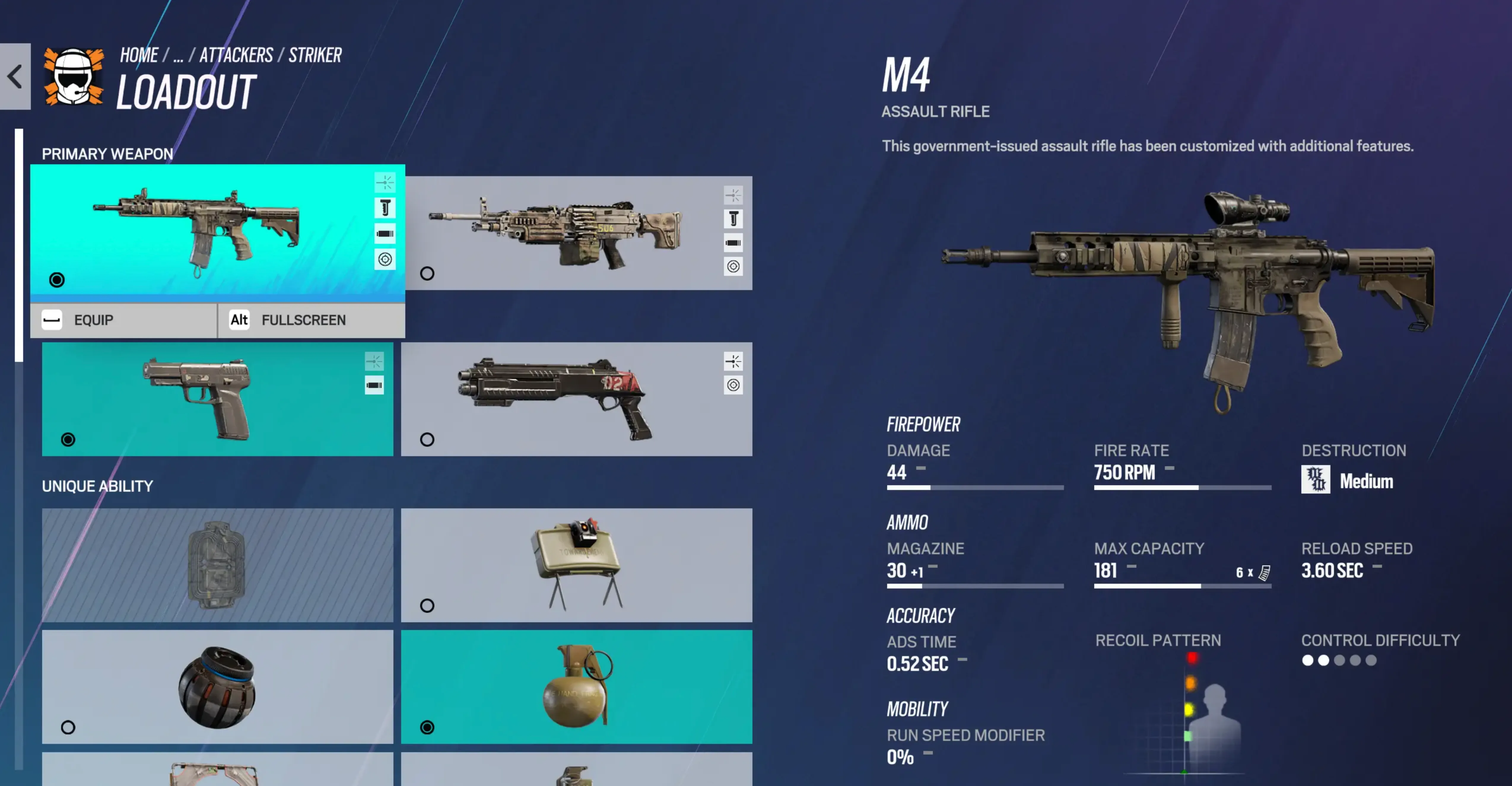Go back using the left arrow
Viewport: 1512px width, 786px height.
pyautogui.click(x=15, y=76)
